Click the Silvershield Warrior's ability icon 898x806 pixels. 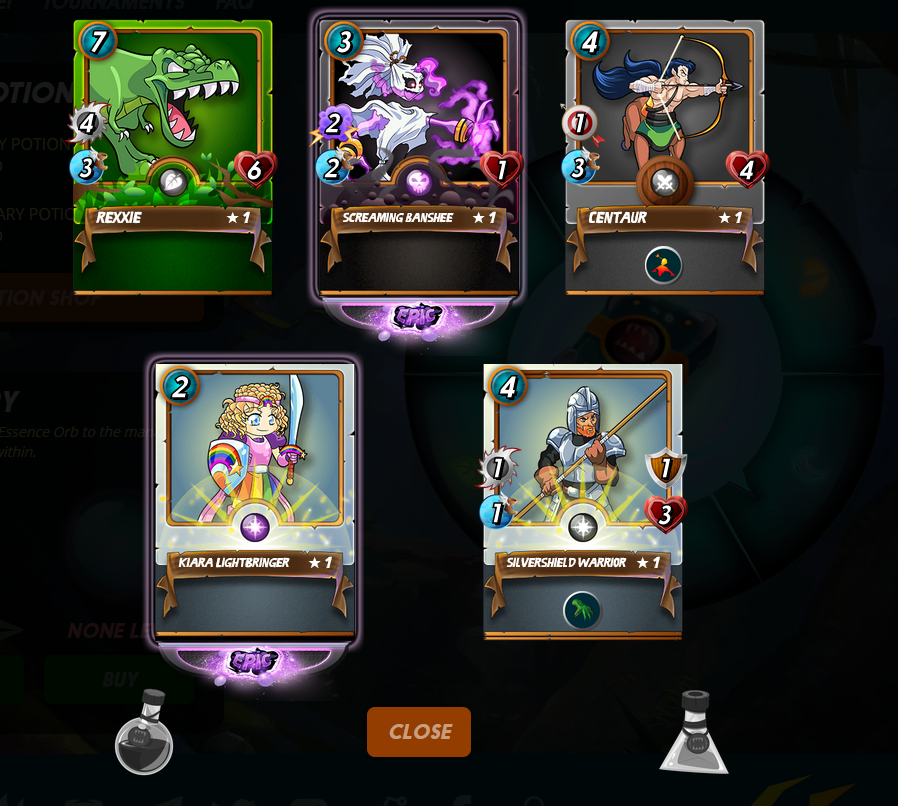582,609
